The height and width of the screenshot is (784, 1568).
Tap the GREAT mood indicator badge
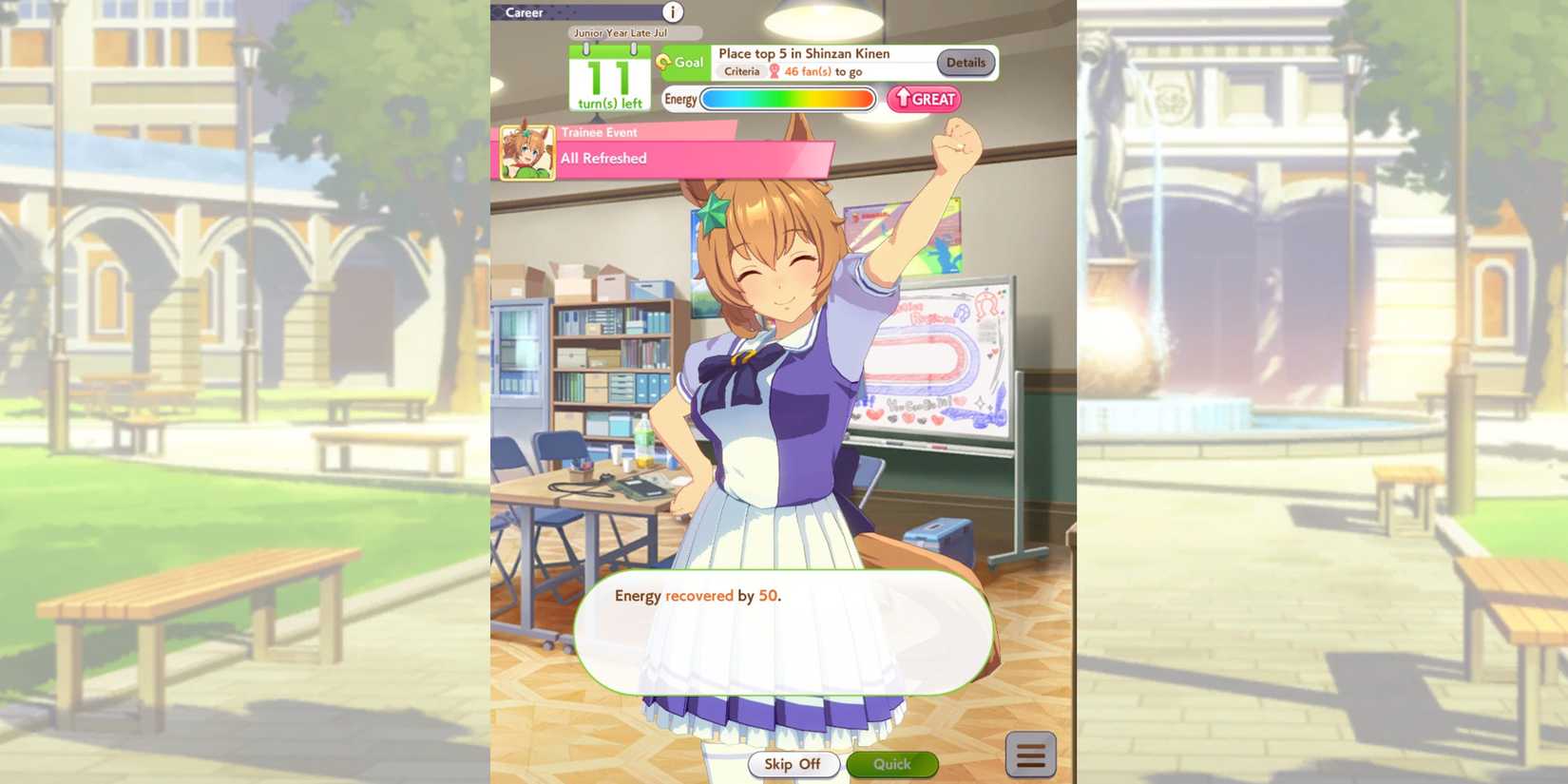tap(924, 99)
